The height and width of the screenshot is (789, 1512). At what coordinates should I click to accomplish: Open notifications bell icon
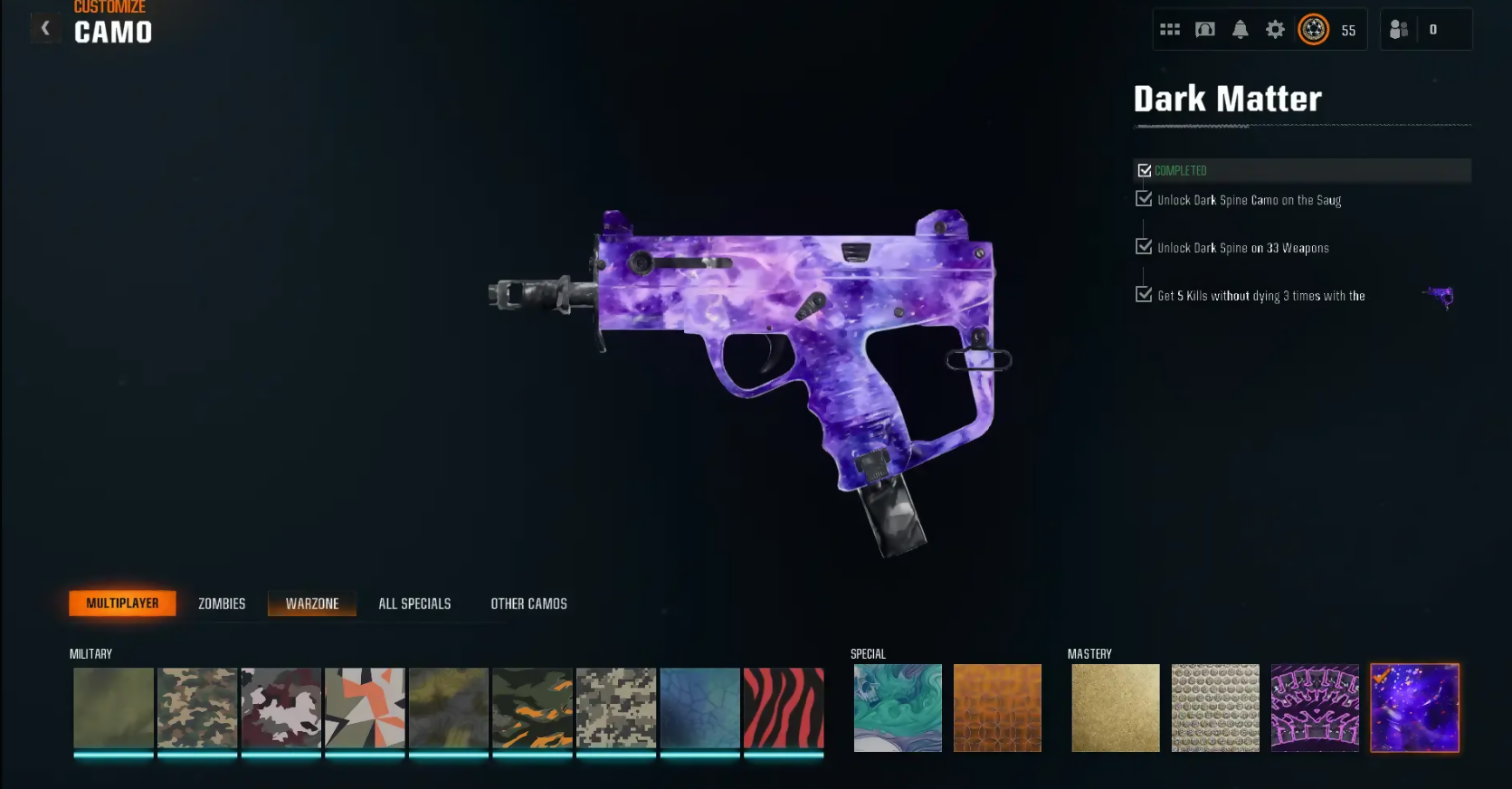pyautogui.click(x=1241, y=30)
